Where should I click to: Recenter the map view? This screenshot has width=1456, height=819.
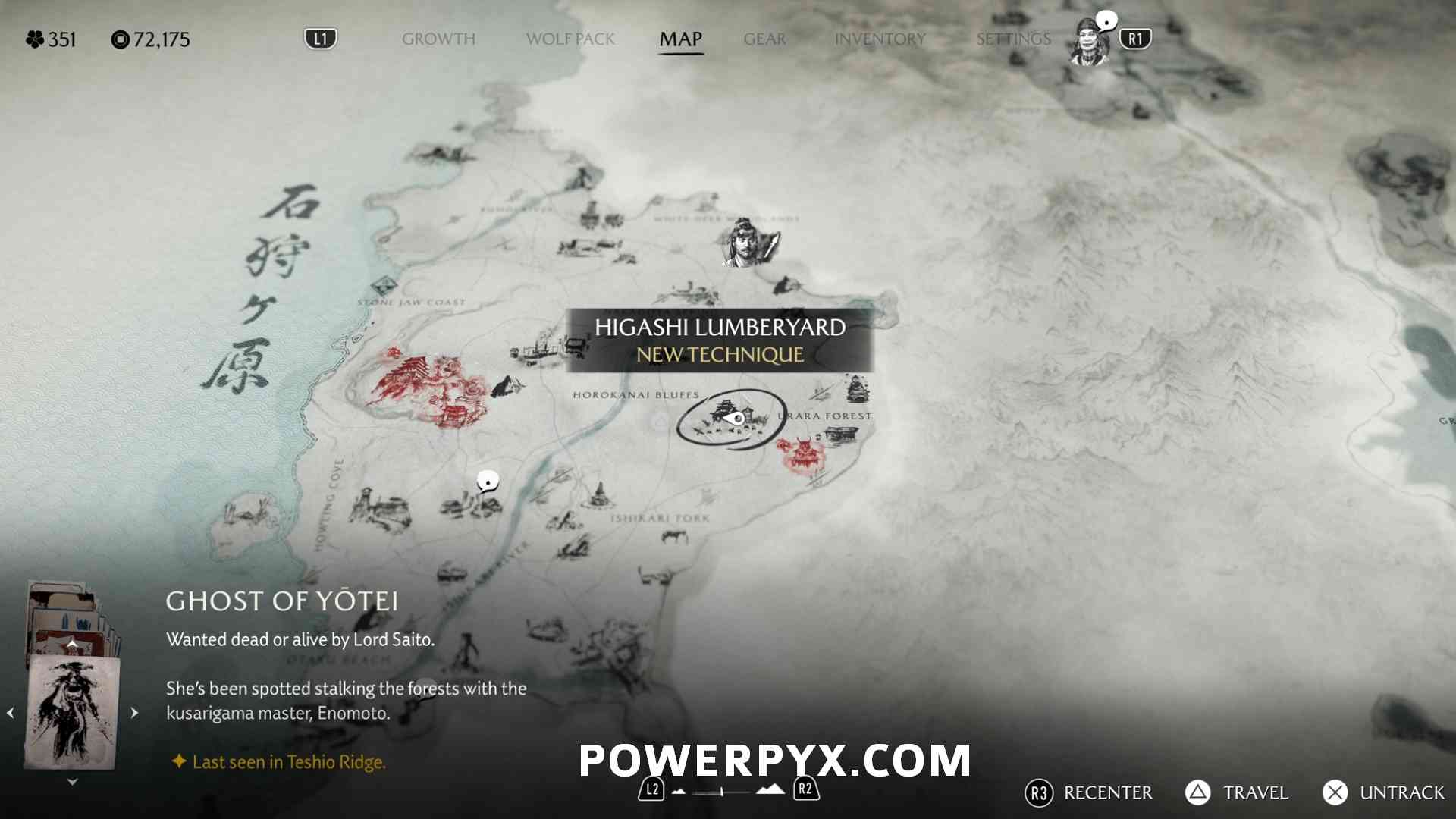[1088, 792]
